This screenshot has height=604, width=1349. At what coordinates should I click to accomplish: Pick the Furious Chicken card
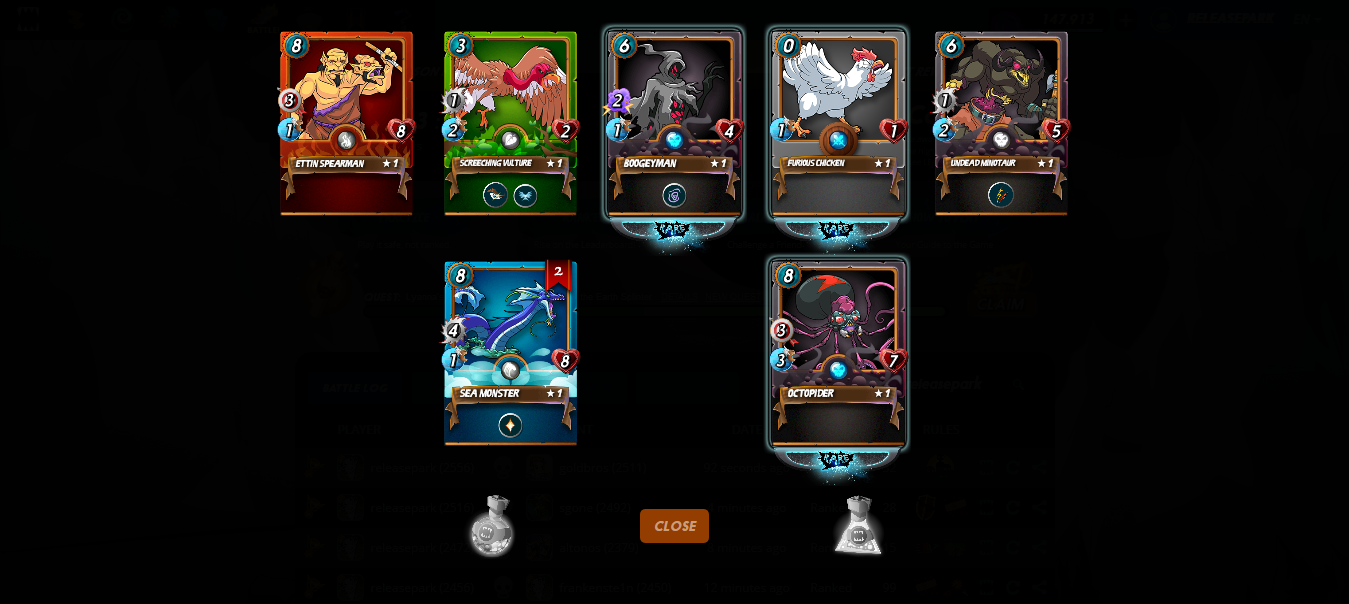tap(838, 122)
